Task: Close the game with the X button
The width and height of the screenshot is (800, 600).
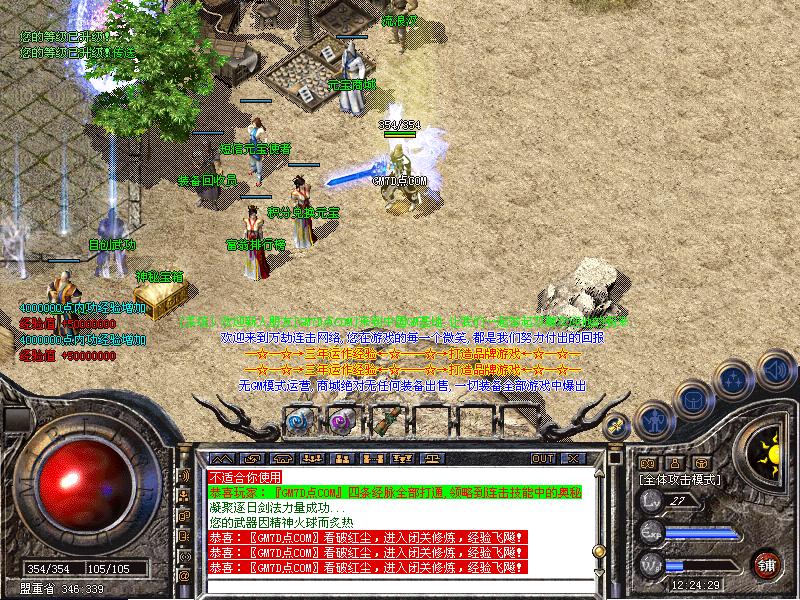Action: pos(573,458)
